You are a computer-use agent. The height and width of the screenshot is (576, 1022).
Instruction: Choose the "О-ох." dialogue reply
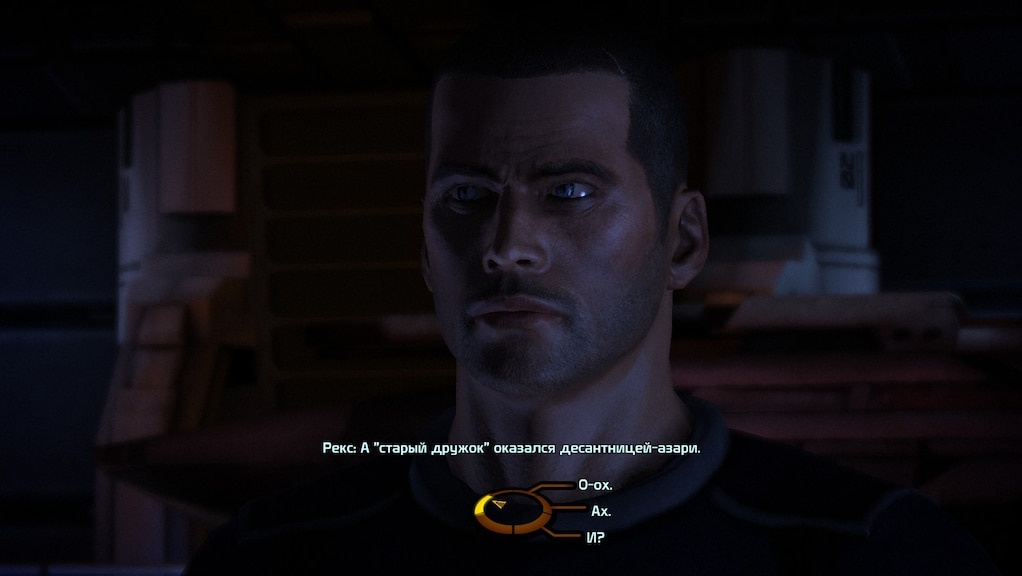595,485
